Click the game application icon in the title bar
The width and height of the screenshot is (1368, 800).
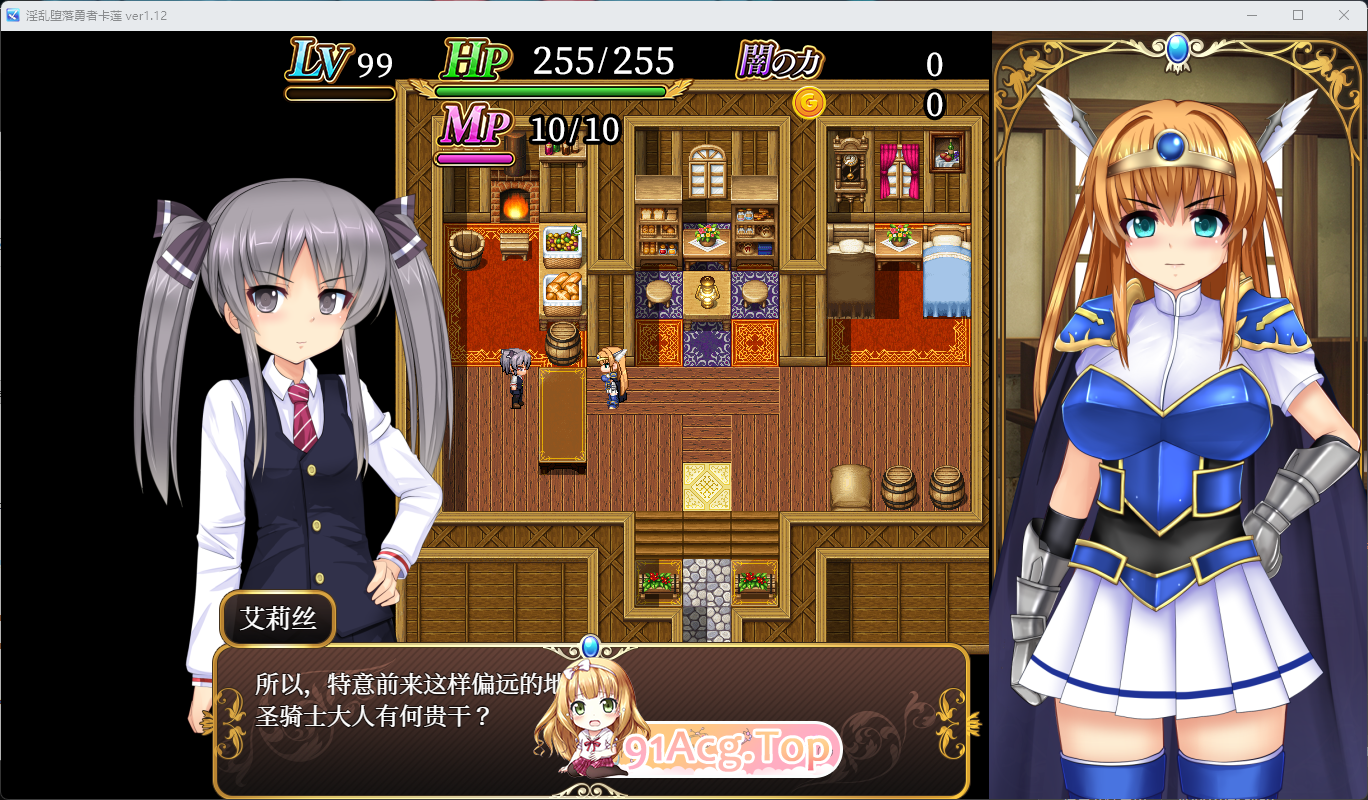[x=12, y=15]
